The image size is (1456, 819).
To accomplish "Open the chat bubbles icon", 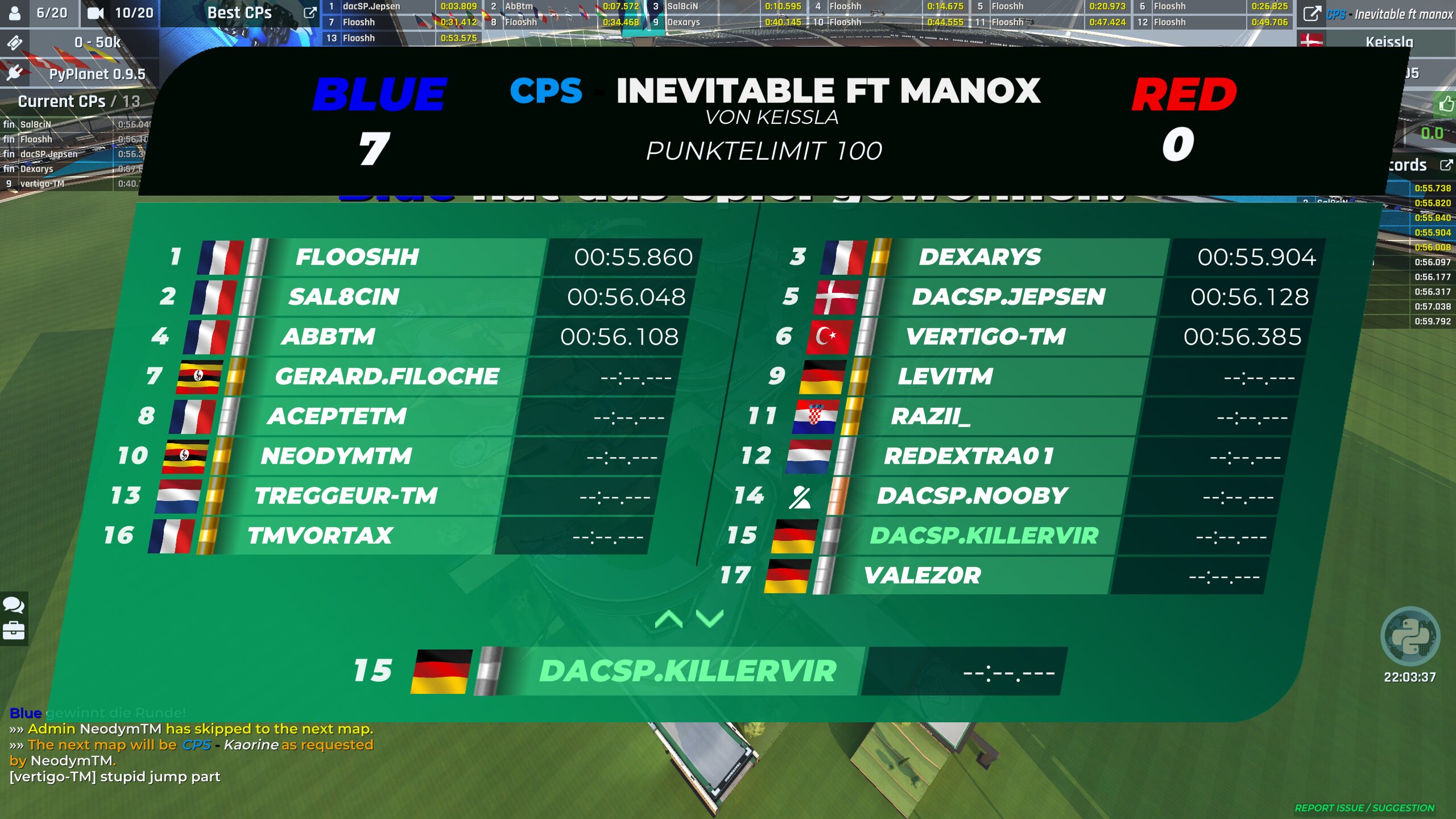I will pyautogui.click(x=14, y=605).
